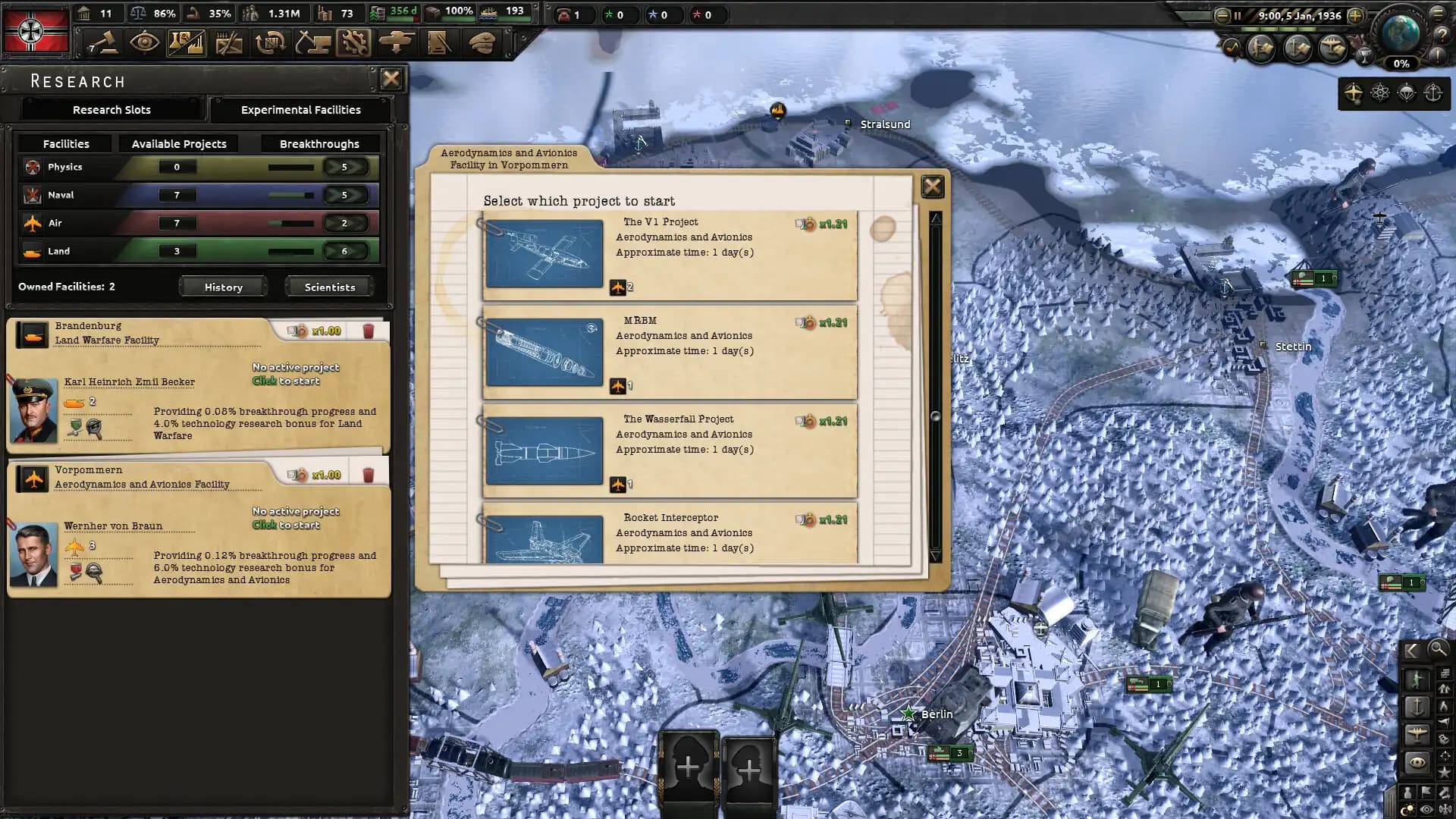
Task: Open the Trade routes icon
Action: tap(271, 42)
